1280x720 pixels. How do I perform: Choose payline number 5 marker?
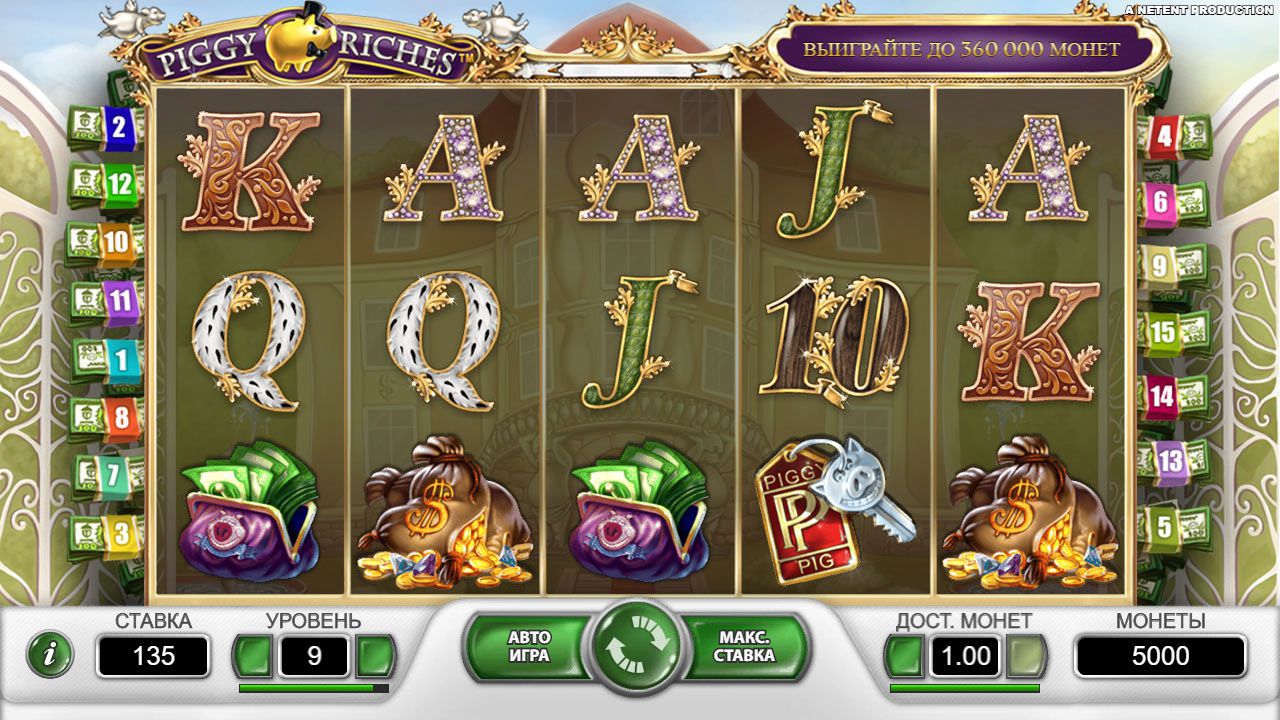1163,526
